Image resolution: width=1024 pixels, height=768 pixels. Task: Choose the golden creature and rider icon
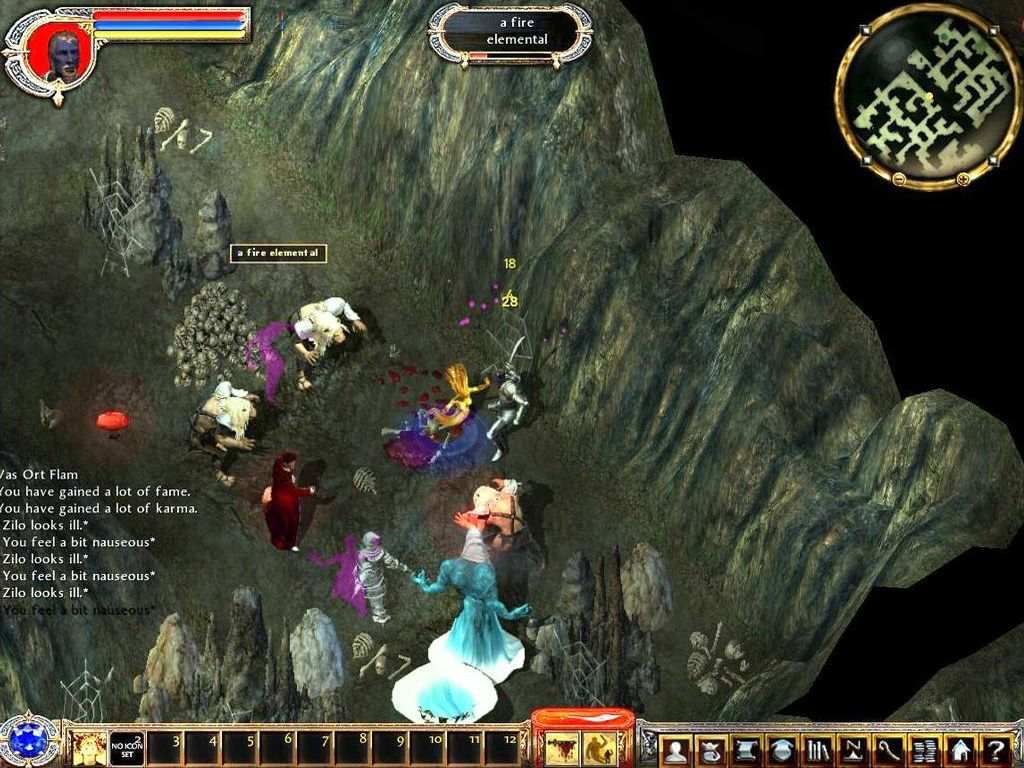pos(600,746)
